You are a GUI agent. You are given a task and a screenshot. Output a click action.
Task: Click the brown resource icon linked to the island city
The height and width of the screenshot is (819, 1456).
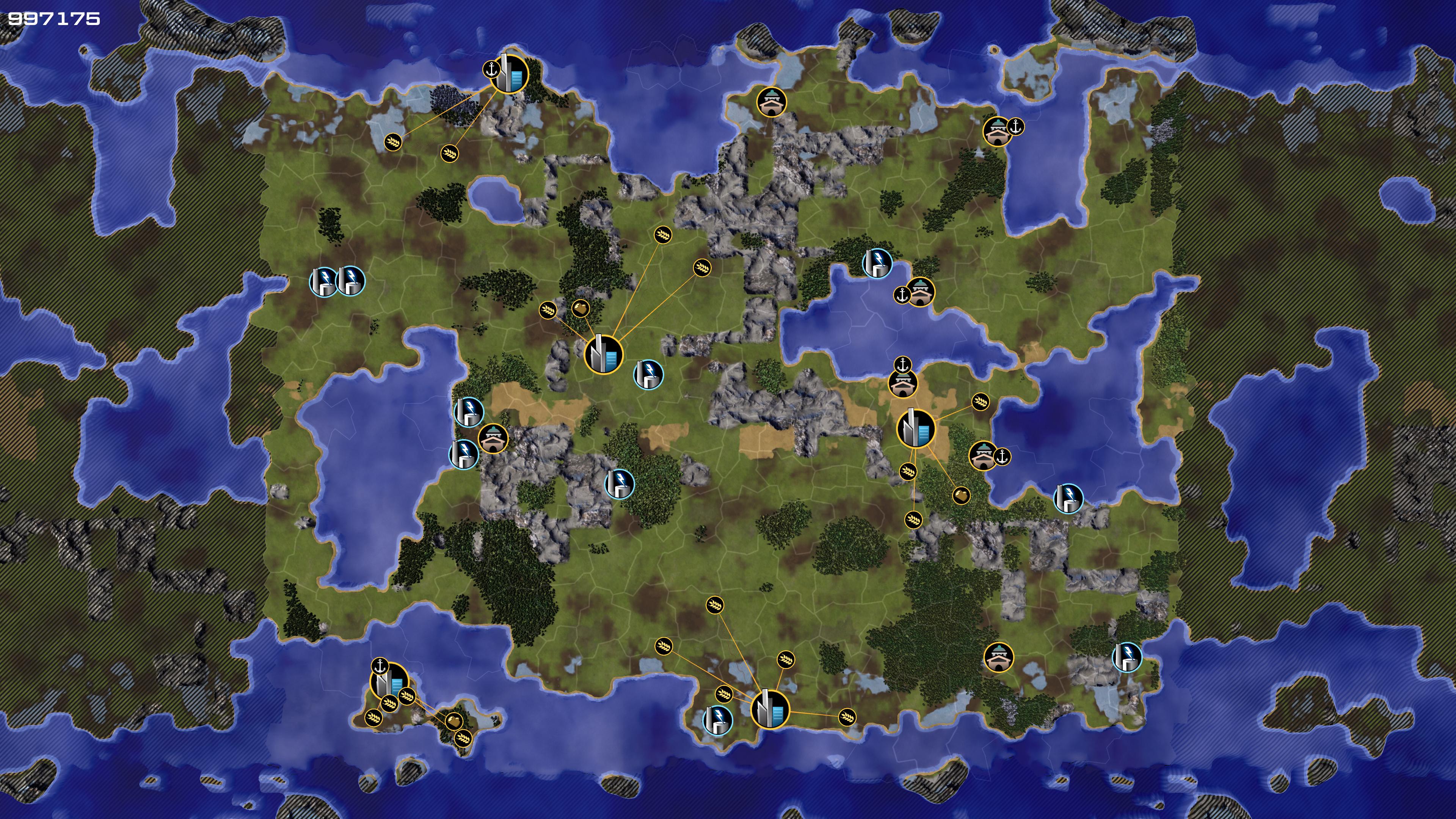[x=454, y=721]
